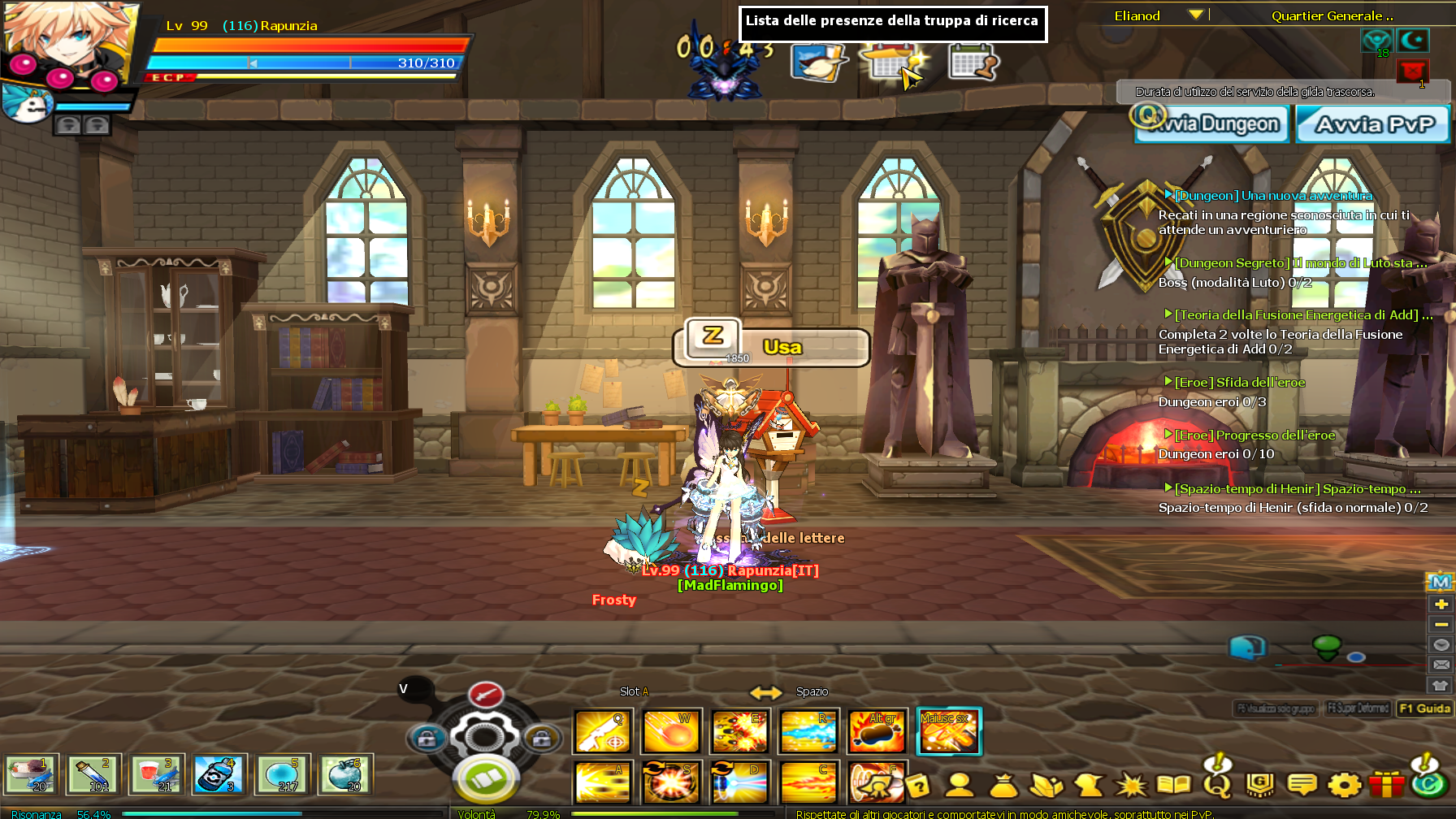Open the Elianod location dropdown
Image resolution: width=1456 pixels, height=819 pixels.
[x=1194, y=15]
